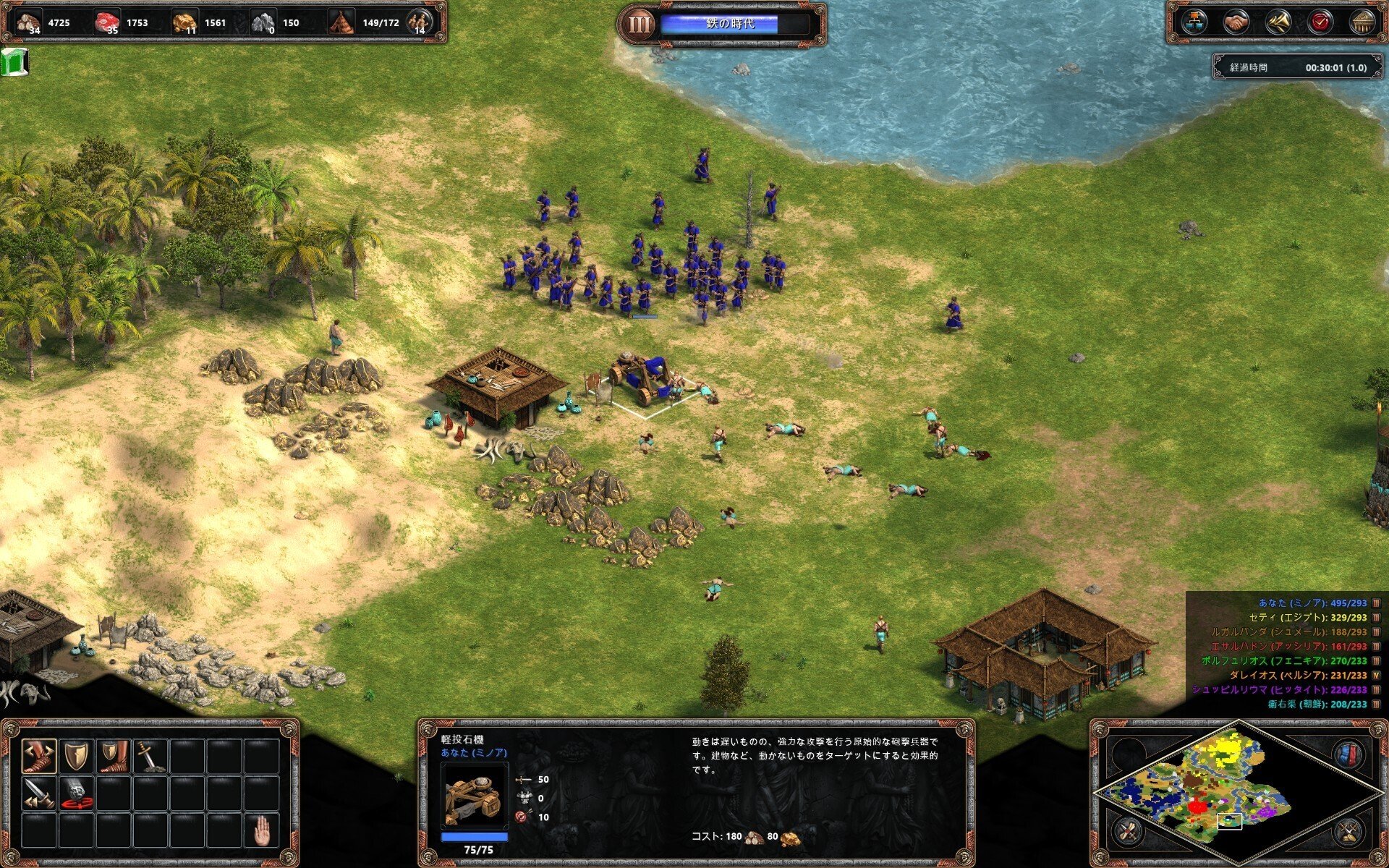Click the scroll and sword minimap button
Screen dimensions: 1389x868
[x=1127, y=831]
